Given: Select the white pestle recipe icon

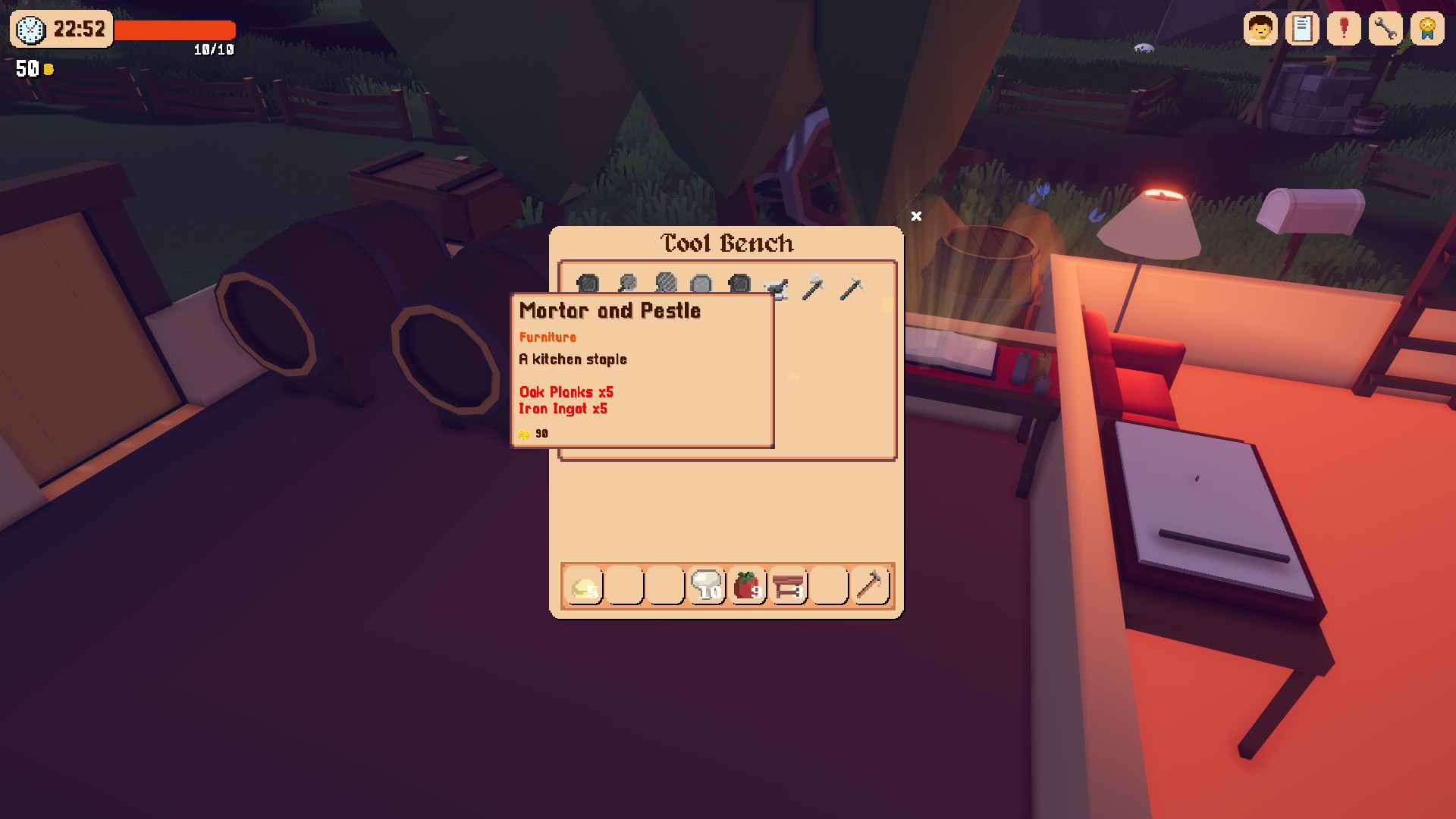Looking at the screenshot, I should (777, 287).
